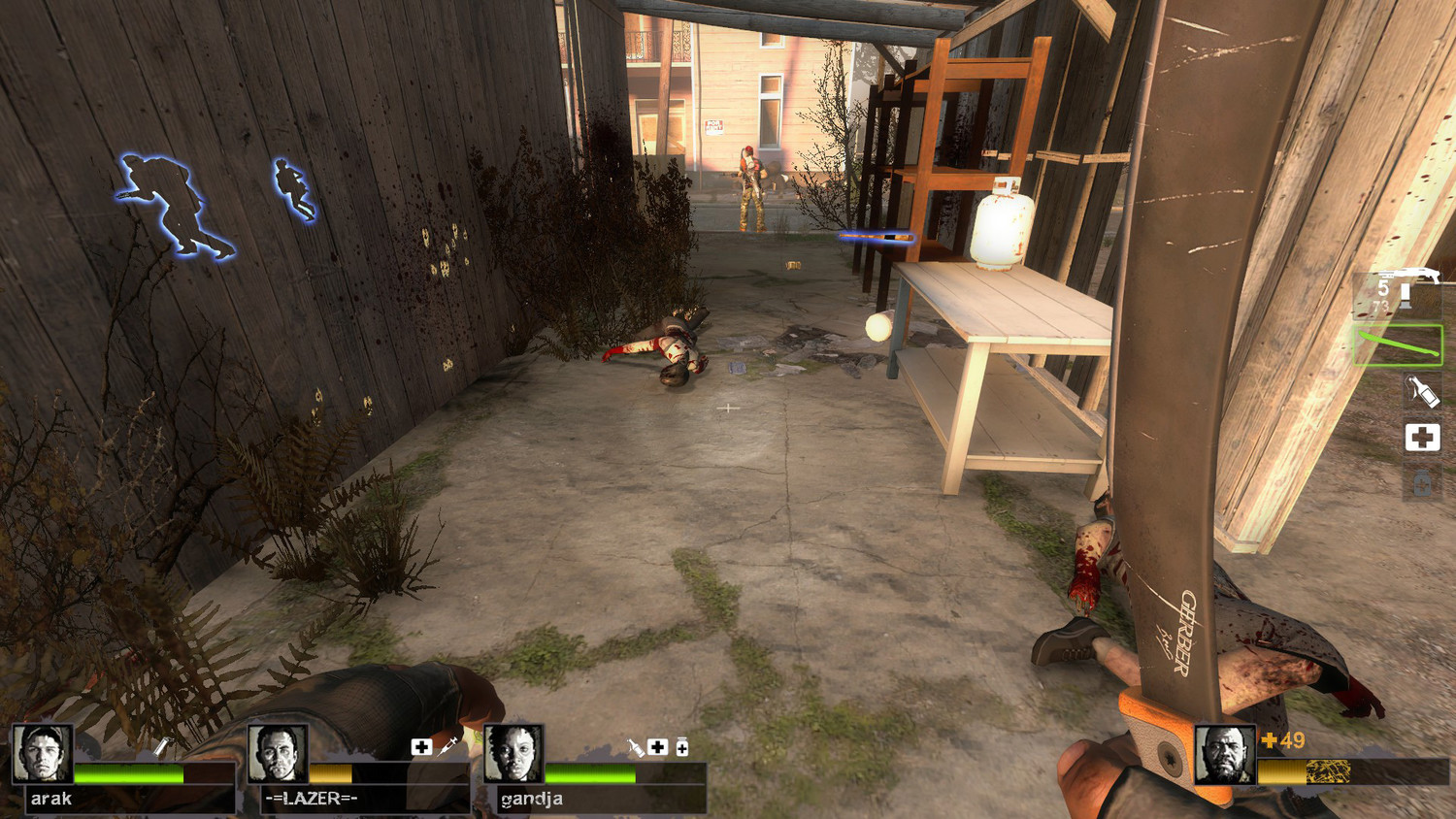Choose the molotov throwable slot

pos(1422,391)
